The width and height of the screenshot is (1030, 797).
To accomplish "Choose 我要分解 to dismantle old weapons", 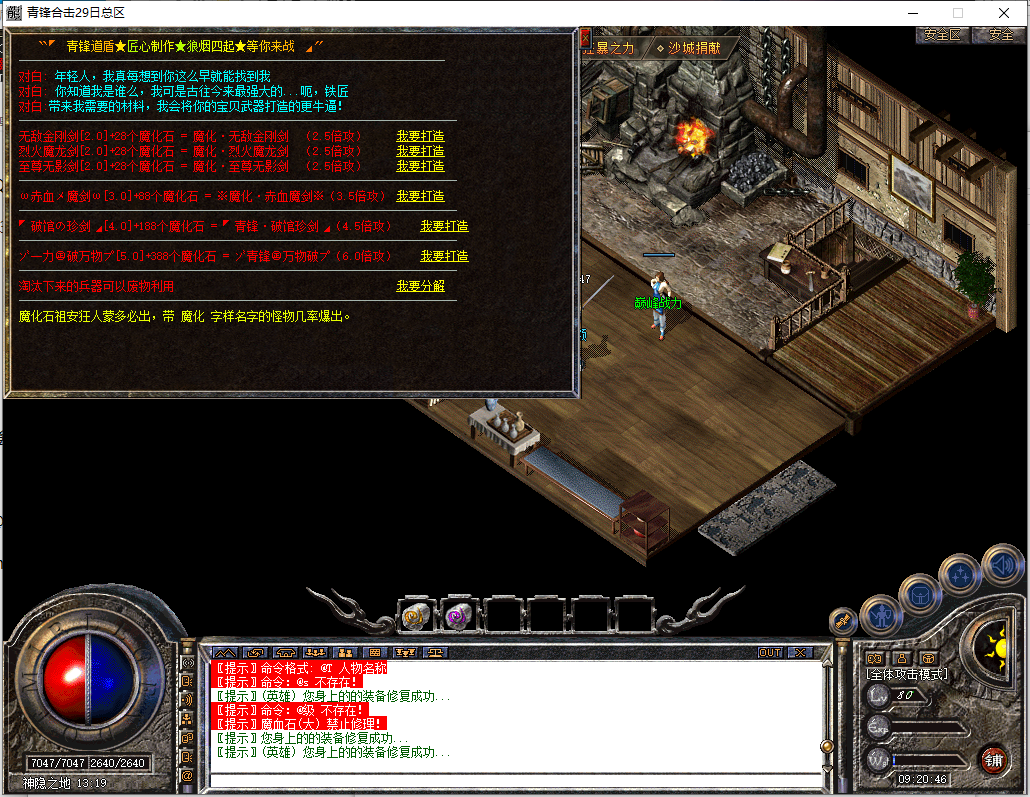I will [x=420, y=286].
